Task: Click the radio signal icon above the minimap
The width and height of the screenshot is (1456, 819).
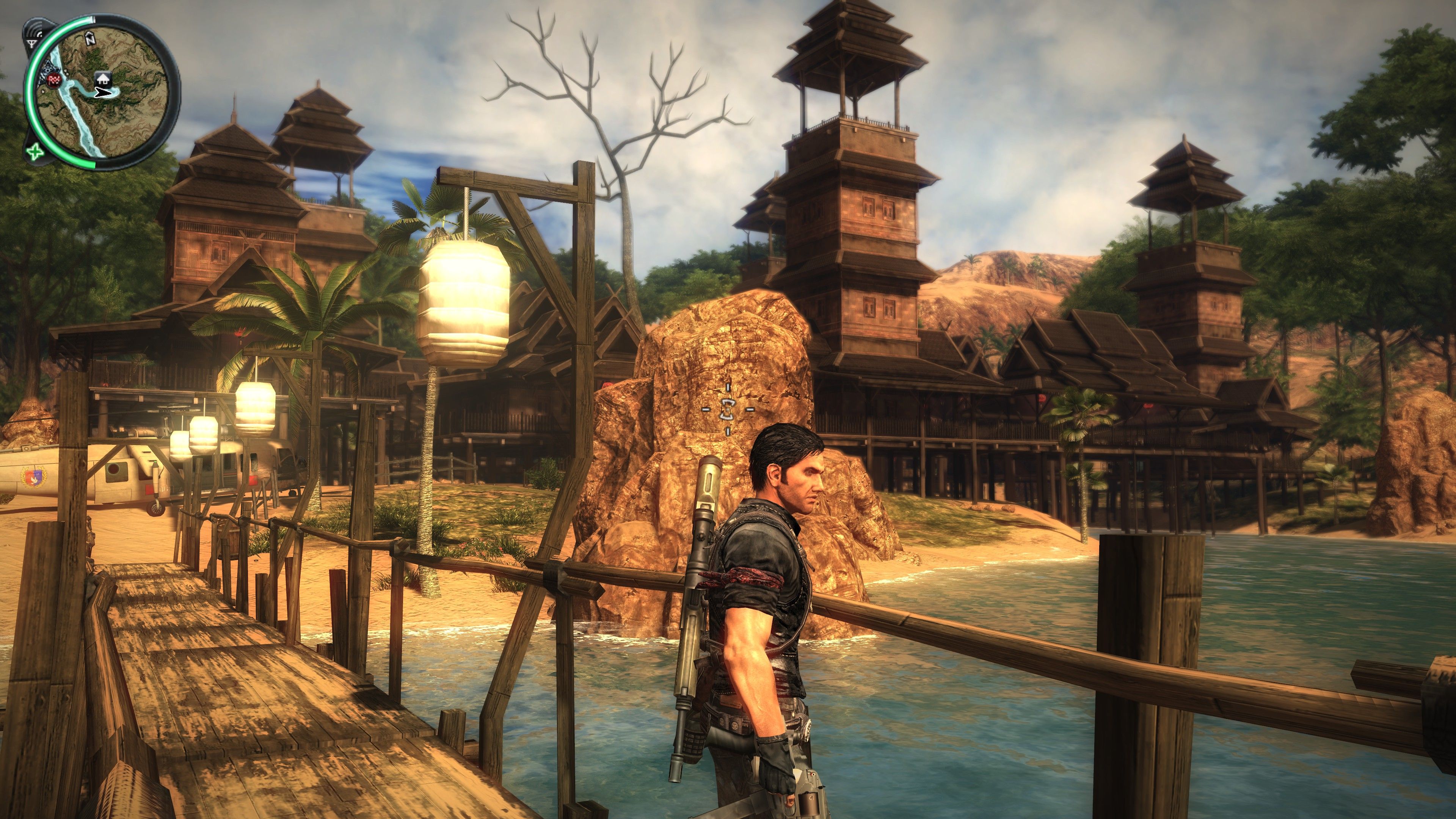Action: pyautogui.click(x=34, y=31)
